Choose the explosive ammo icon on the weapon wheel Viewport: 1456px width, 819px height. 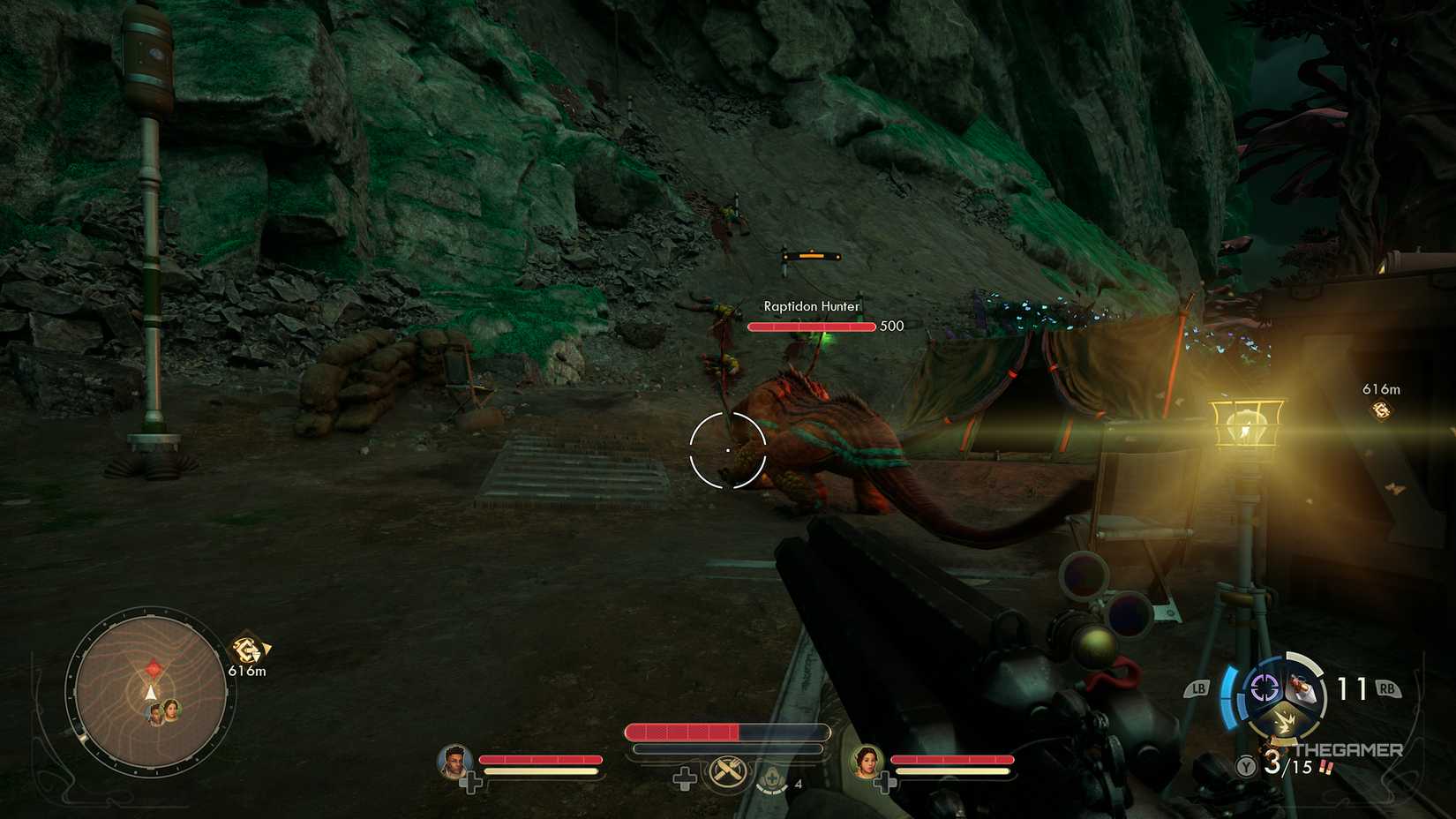pos(1284,720)
